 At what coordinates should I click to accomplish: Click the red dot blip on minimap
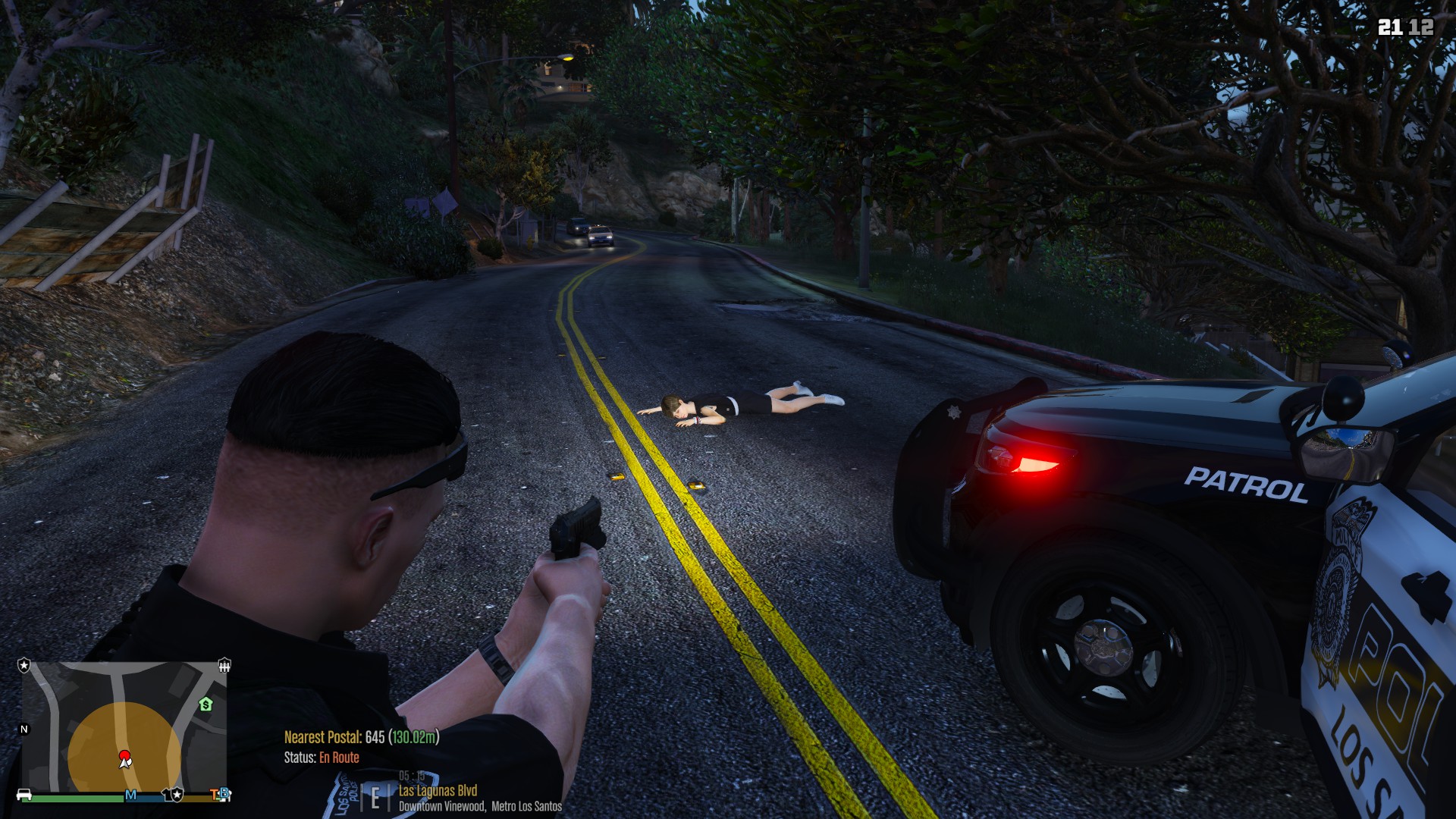click(x=124, y=755)
